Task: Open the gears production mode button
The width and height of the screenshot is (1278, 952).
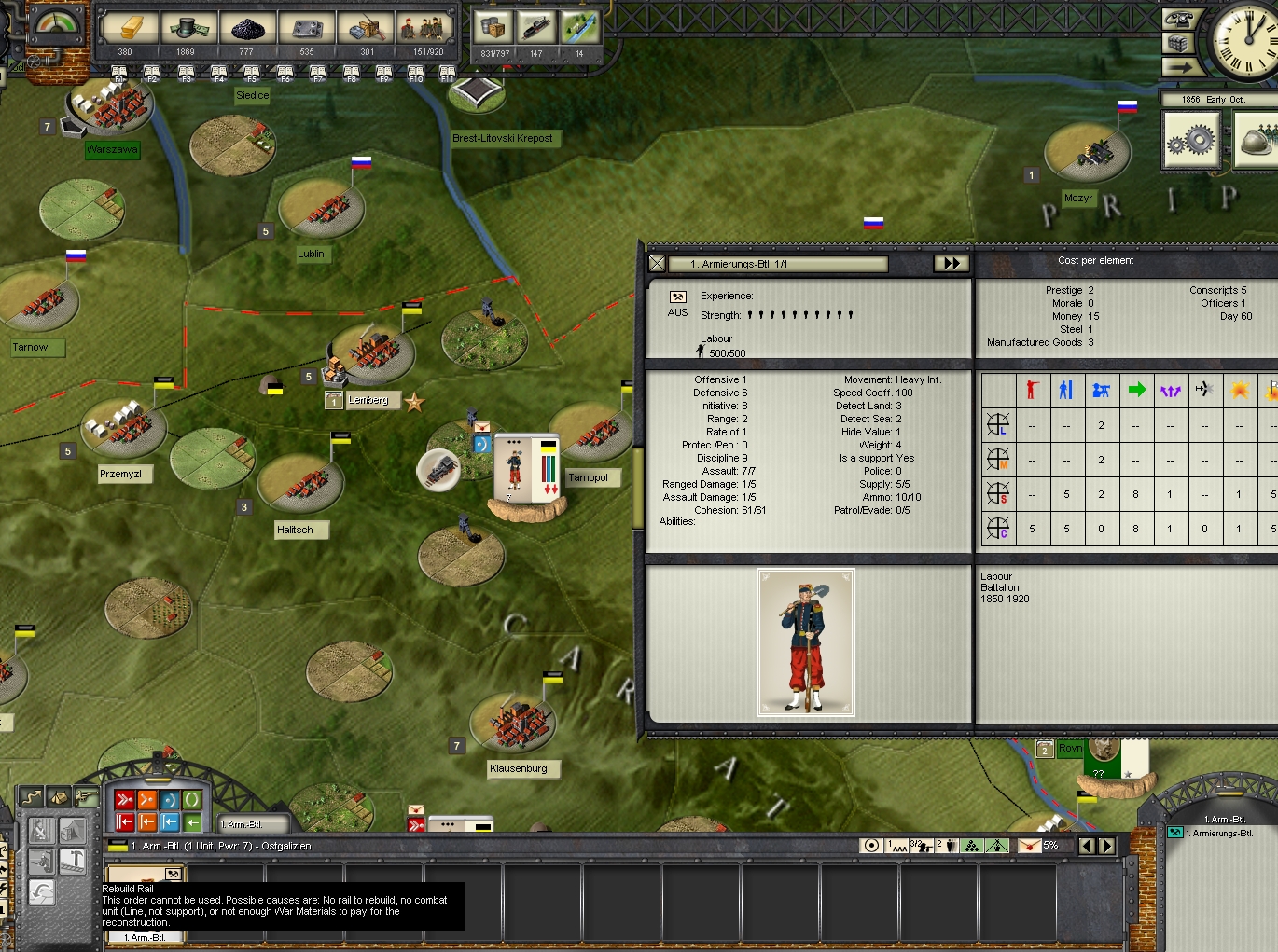Action: pos(1191,140)
